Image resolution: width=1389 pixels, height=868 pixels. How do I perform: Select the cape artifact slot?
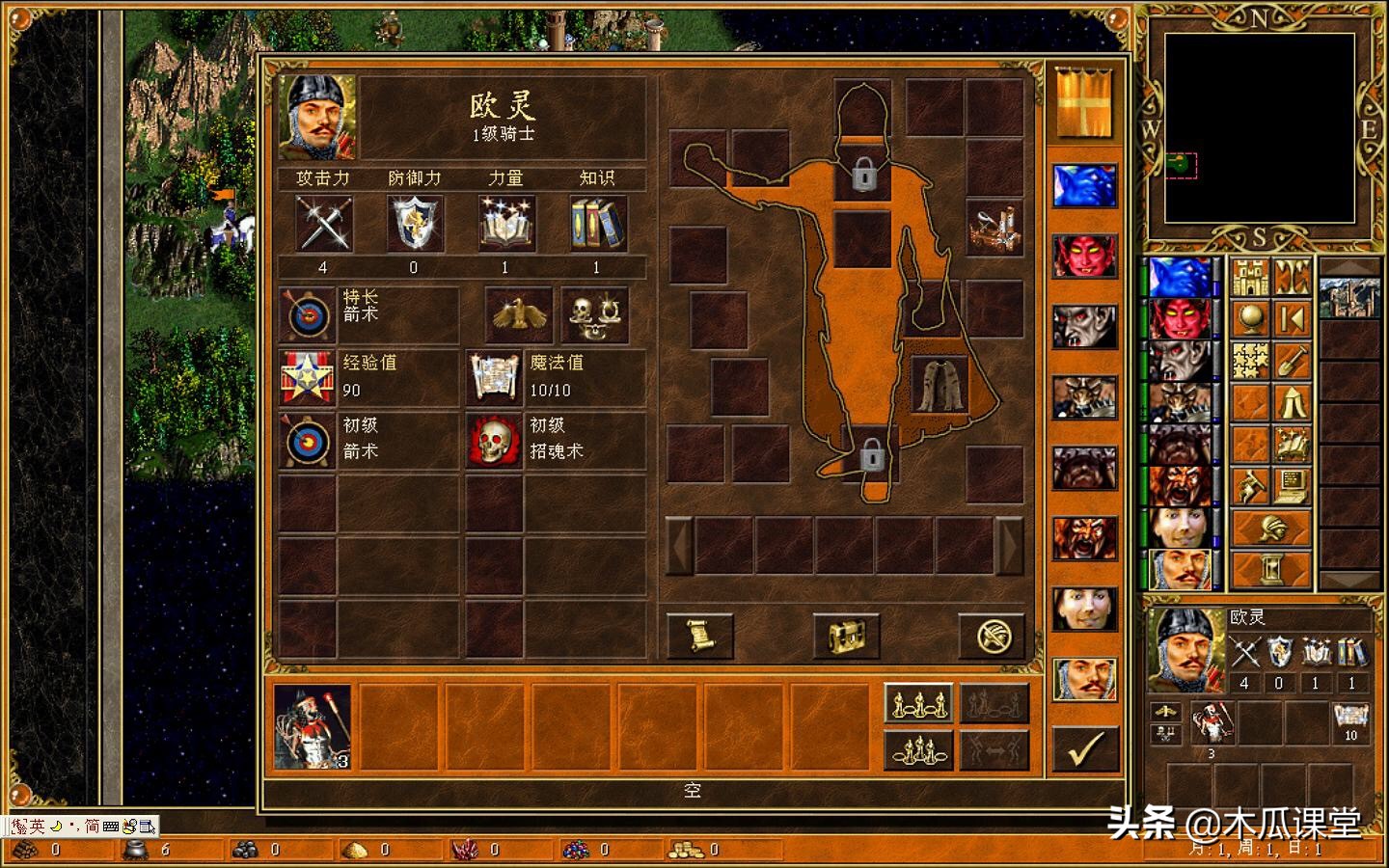(x=940, y=384)
